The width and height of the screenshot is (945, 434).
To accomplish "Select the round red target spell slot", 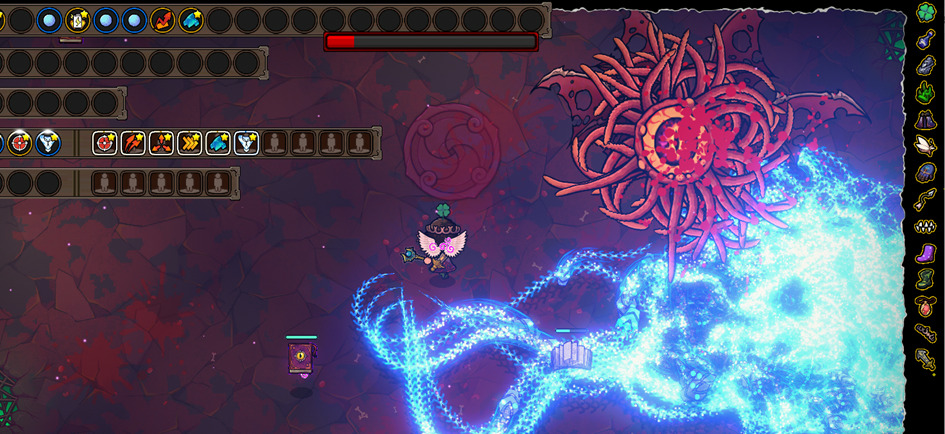I will (20, 143).
